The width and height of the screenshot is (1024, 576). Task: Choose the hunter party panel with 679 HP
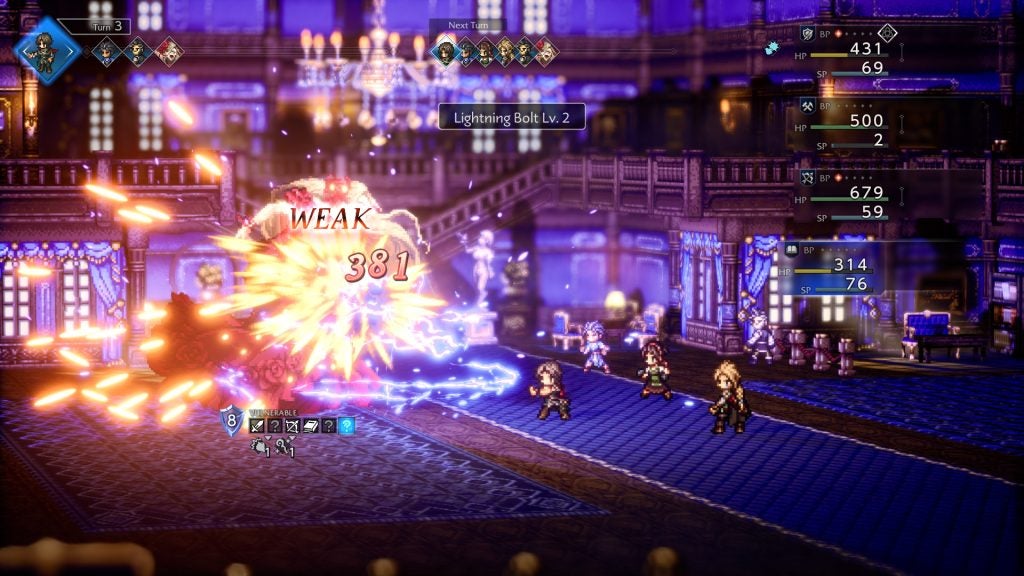click(x=849, y=197)
